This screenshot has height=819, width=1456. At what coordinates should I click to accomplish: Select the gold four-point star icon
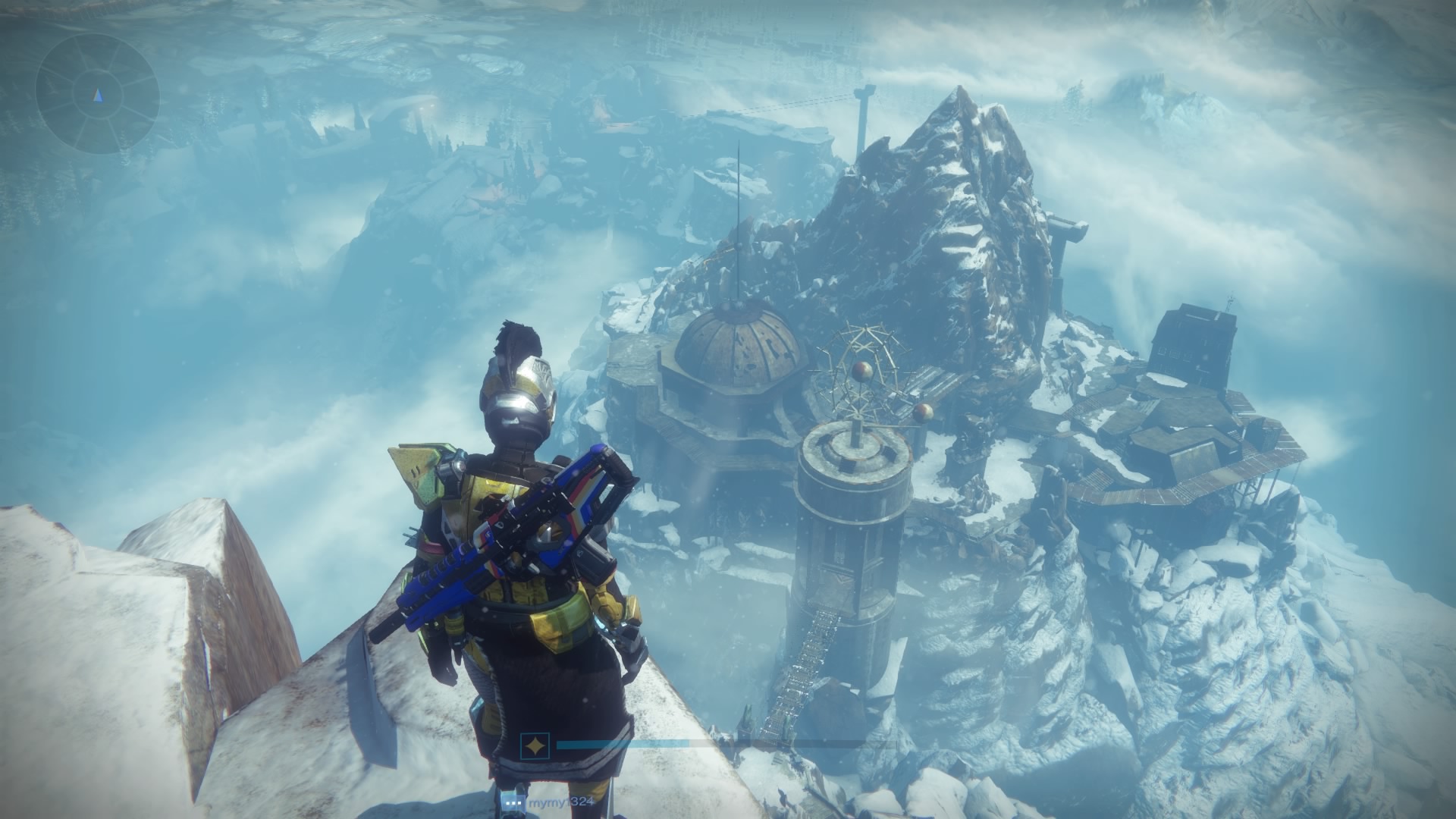(x=534, y=745)
